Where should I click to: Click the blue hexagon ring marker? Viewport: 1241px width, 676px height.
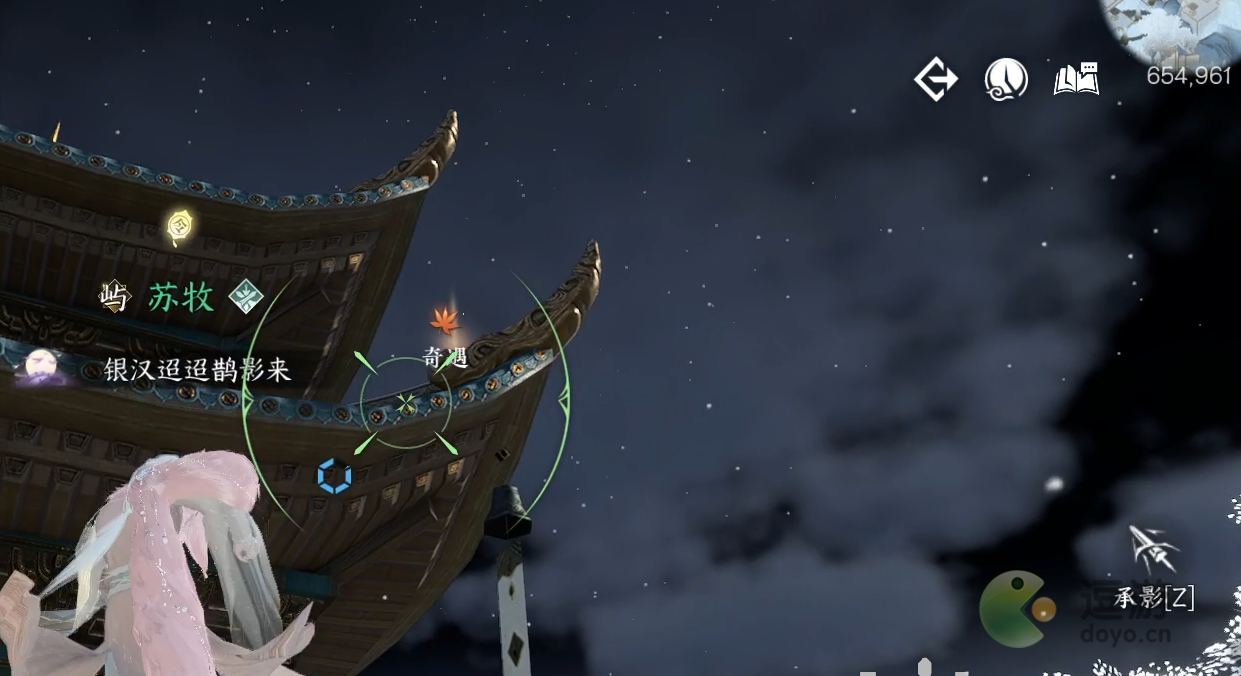(x=334, y=476)
